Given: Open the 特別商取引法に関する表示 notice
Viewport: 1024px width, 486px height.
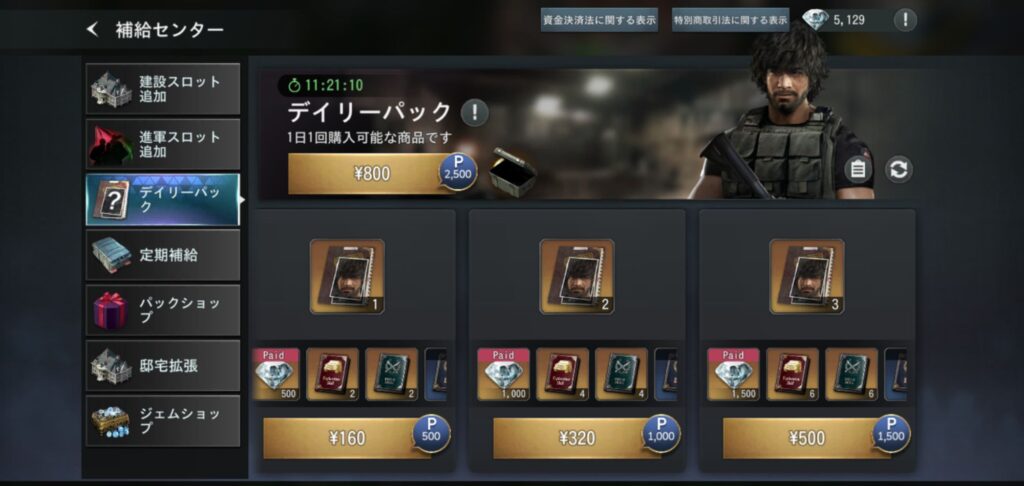Looking at the screenshot, I should (730, 19).
